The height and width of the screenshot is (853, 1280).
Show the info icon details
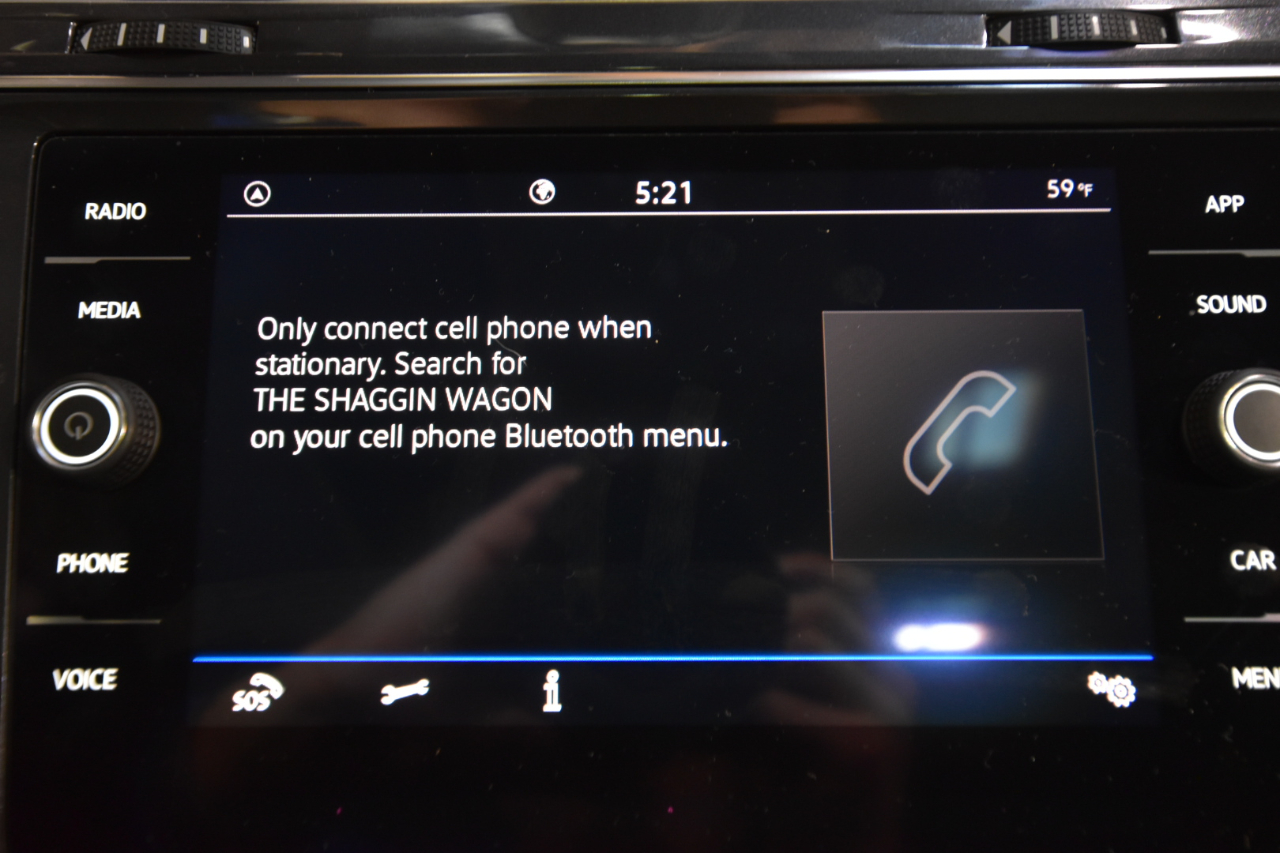[x=551, y=691]
